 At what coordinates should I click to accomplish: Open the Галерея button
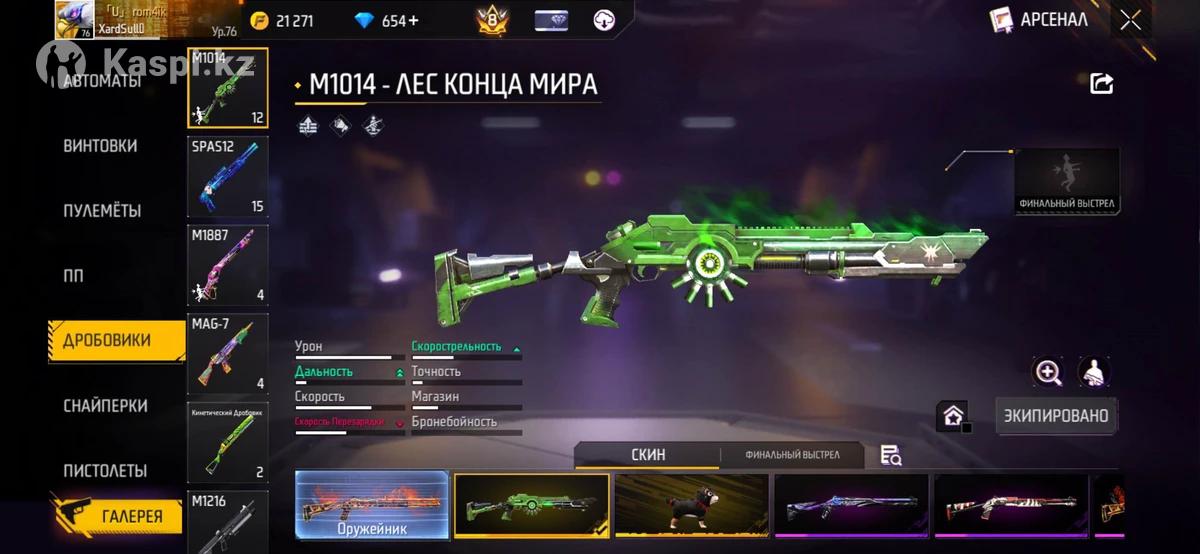117,516
